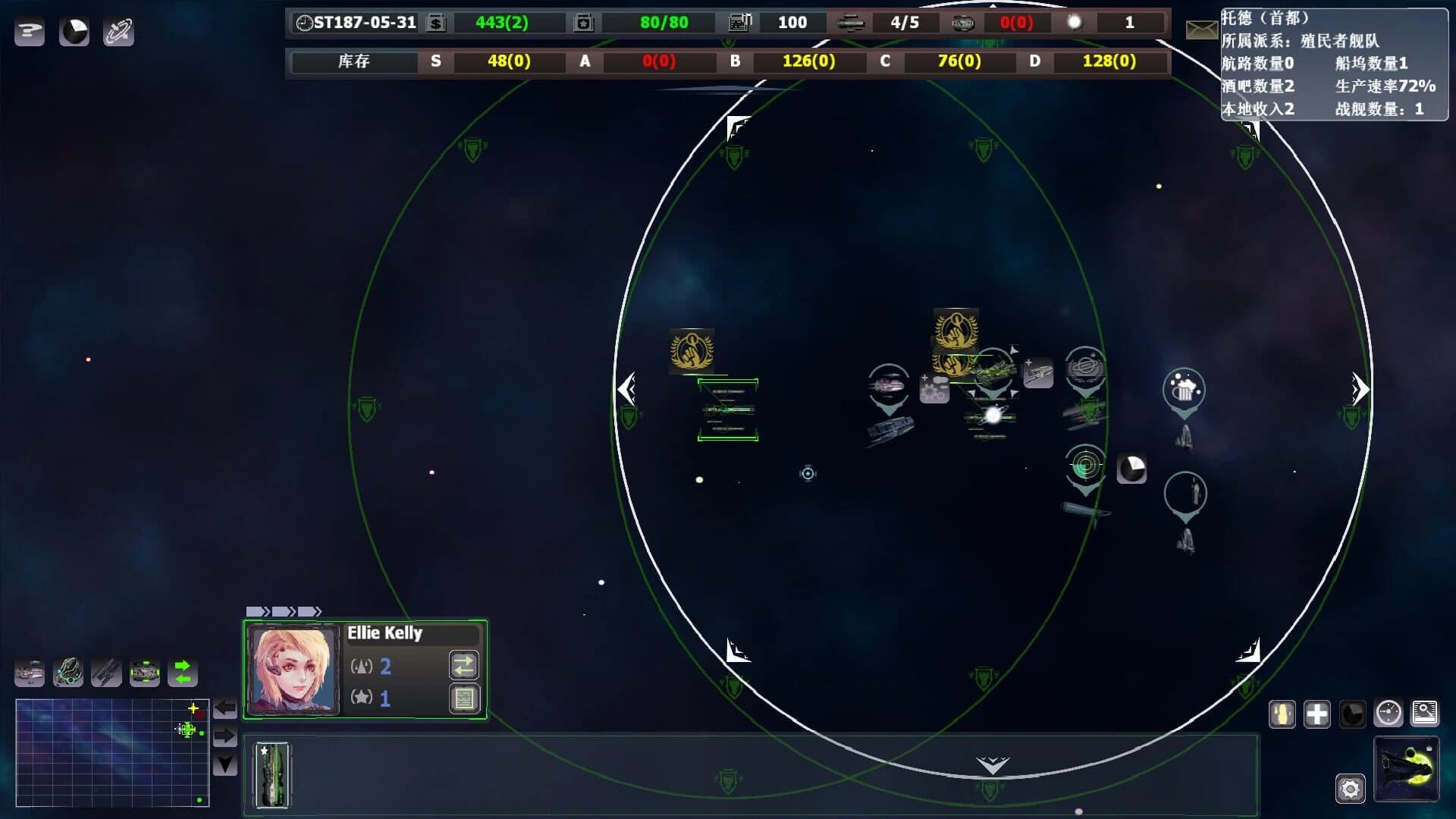The image size is (1456, 819).
Task: Toggle the green transfer arrows above the minimap
Action: pyautogui.click(x=182, y=672)
